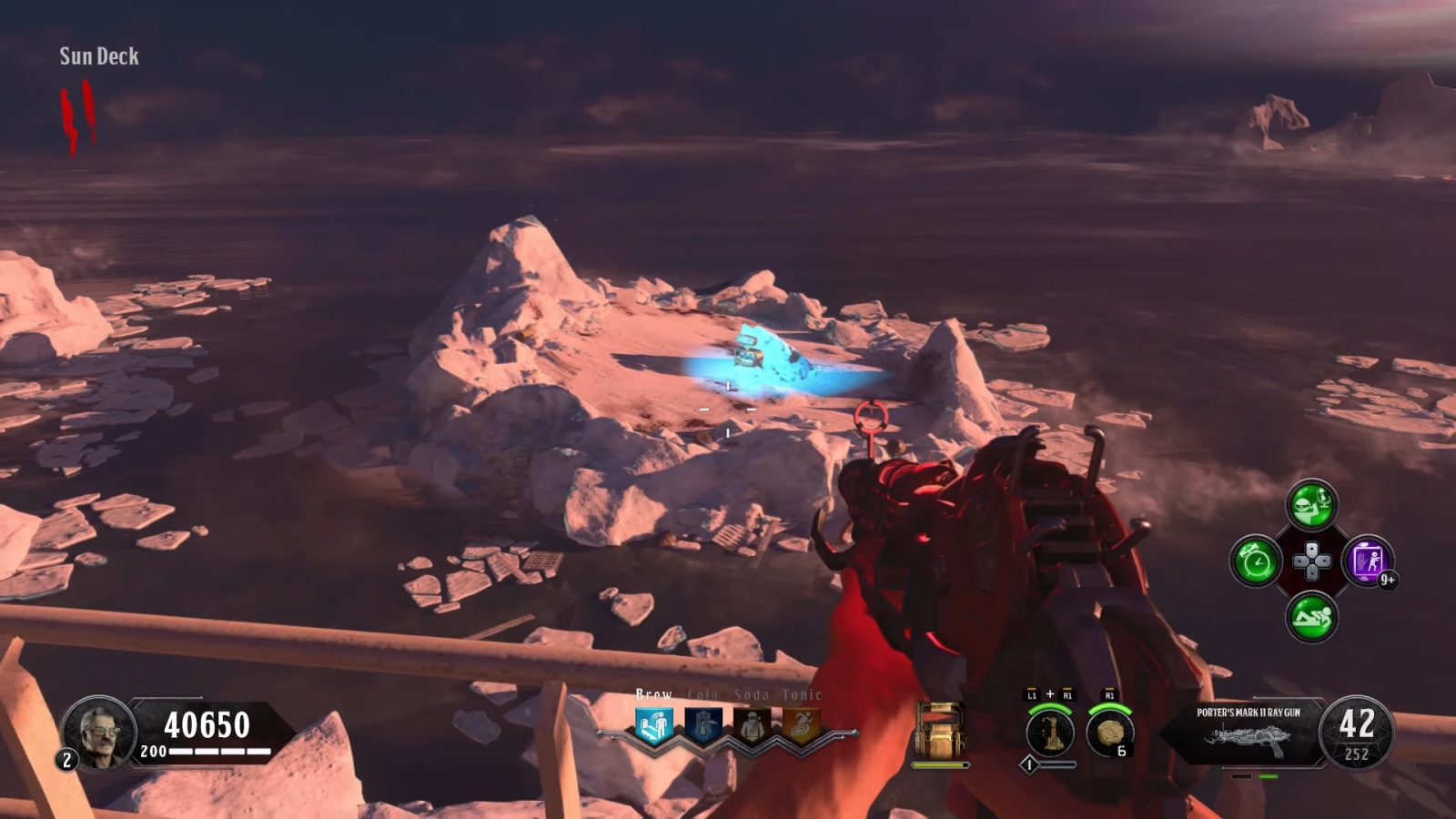Viewport: 1456px width, 819px height.
Task: Activate the special weapon statue icon
Action: (1049, 732)
